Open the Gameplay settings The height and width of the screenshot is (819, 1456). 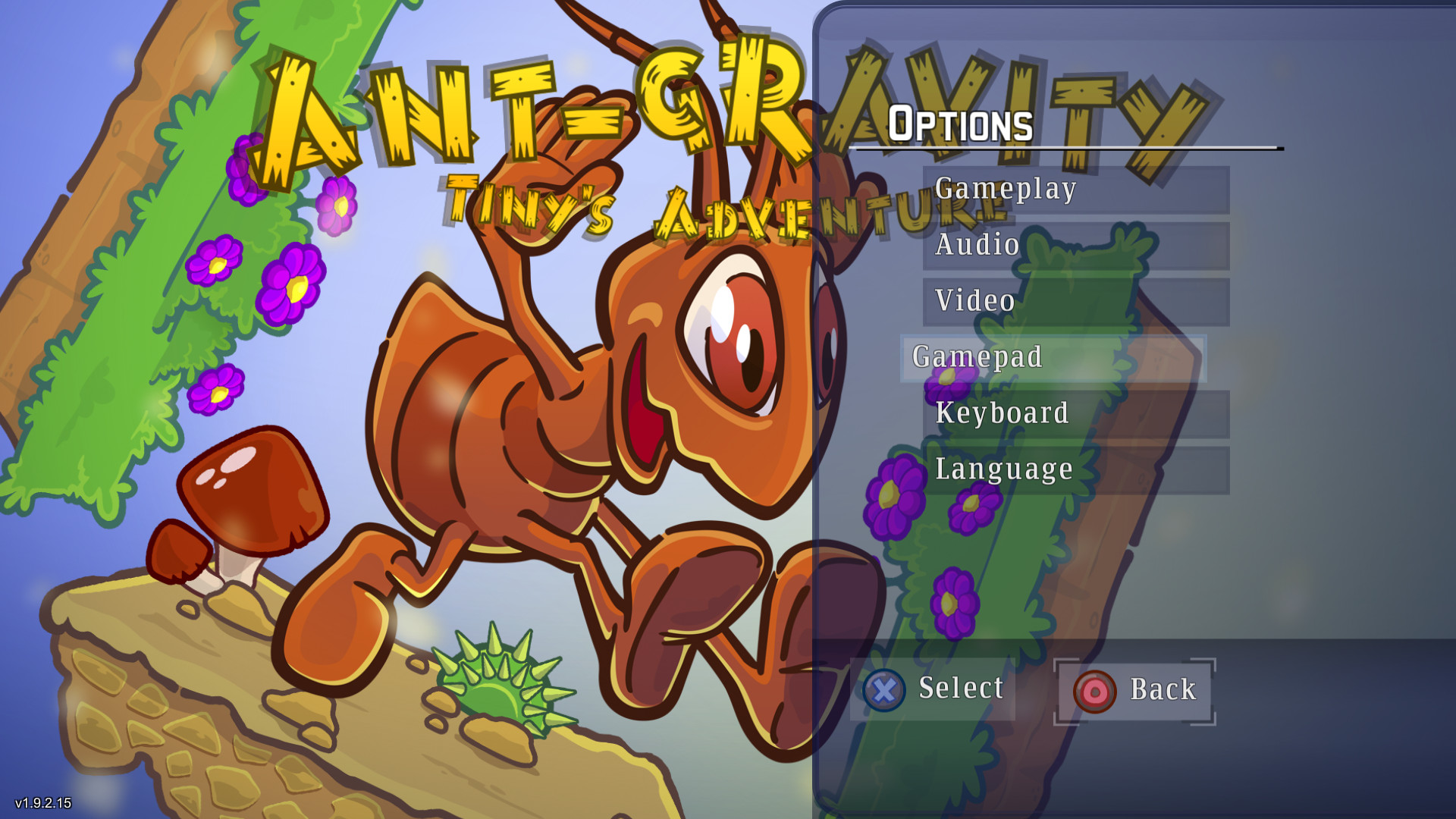(1005, 189)
